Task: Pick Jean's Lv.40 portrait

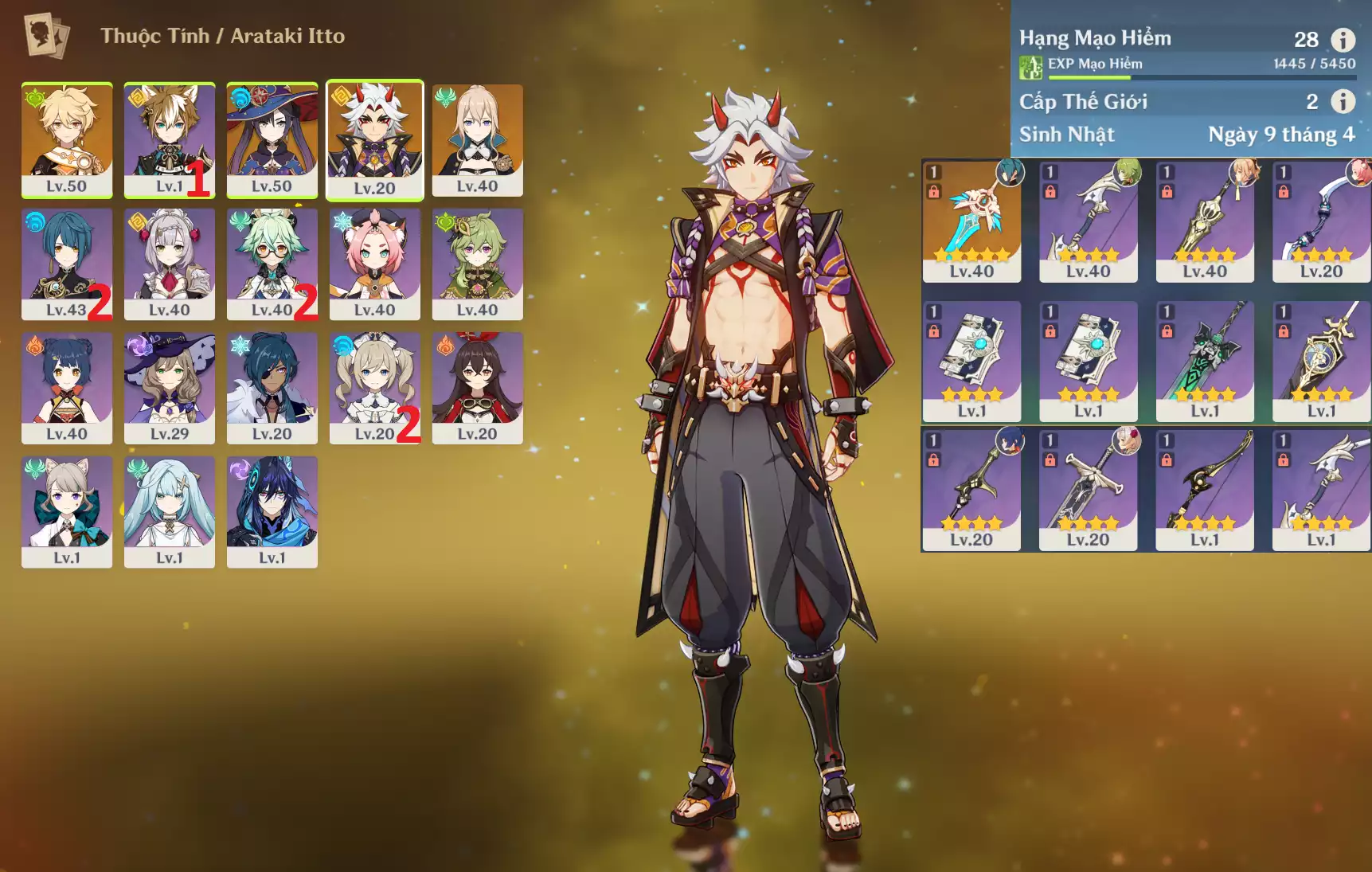Action: 477,139
